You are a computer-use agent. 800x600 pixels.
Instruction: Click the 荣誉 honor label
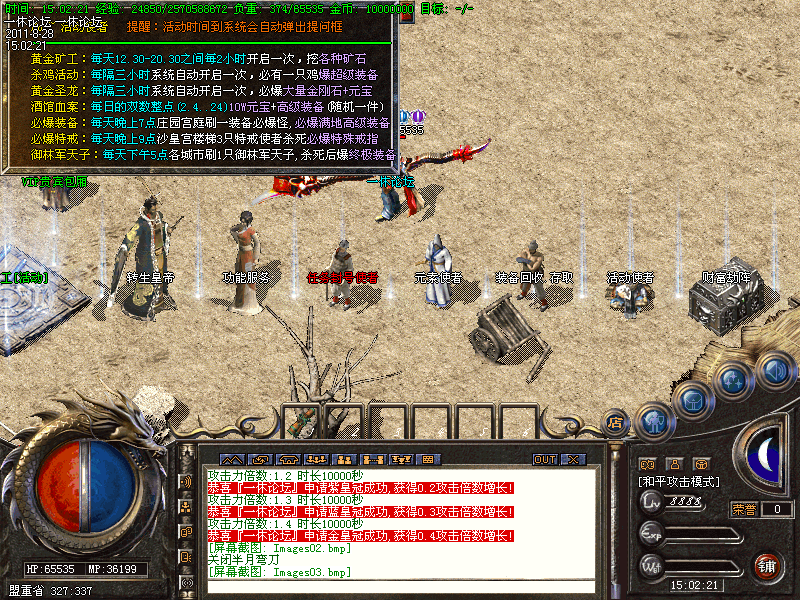(x=744, y=509)
